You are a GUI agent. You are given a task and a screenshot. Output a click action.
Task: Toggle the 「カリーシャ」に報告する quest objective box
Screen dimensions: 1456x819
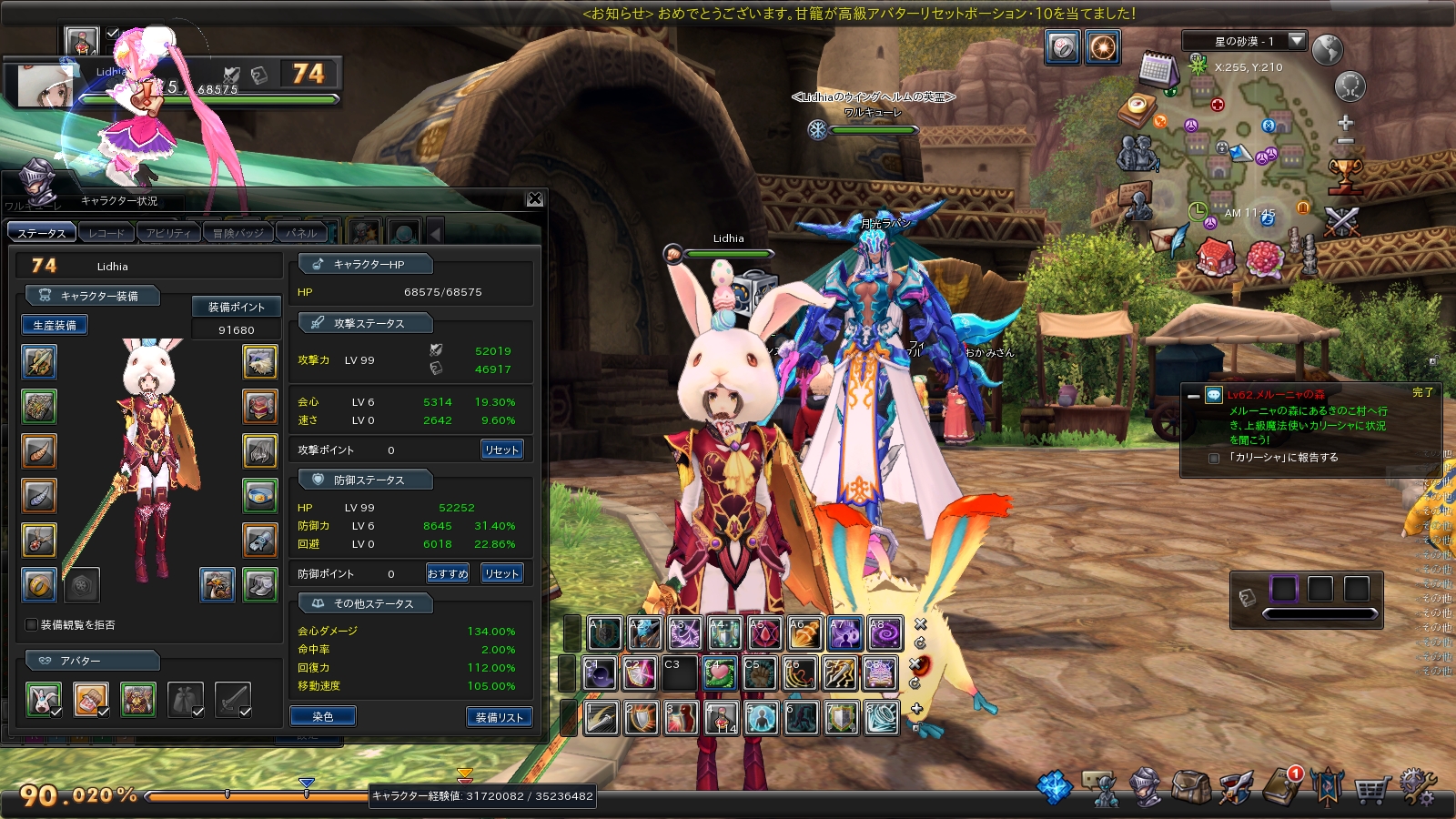tap(1214, 459)
